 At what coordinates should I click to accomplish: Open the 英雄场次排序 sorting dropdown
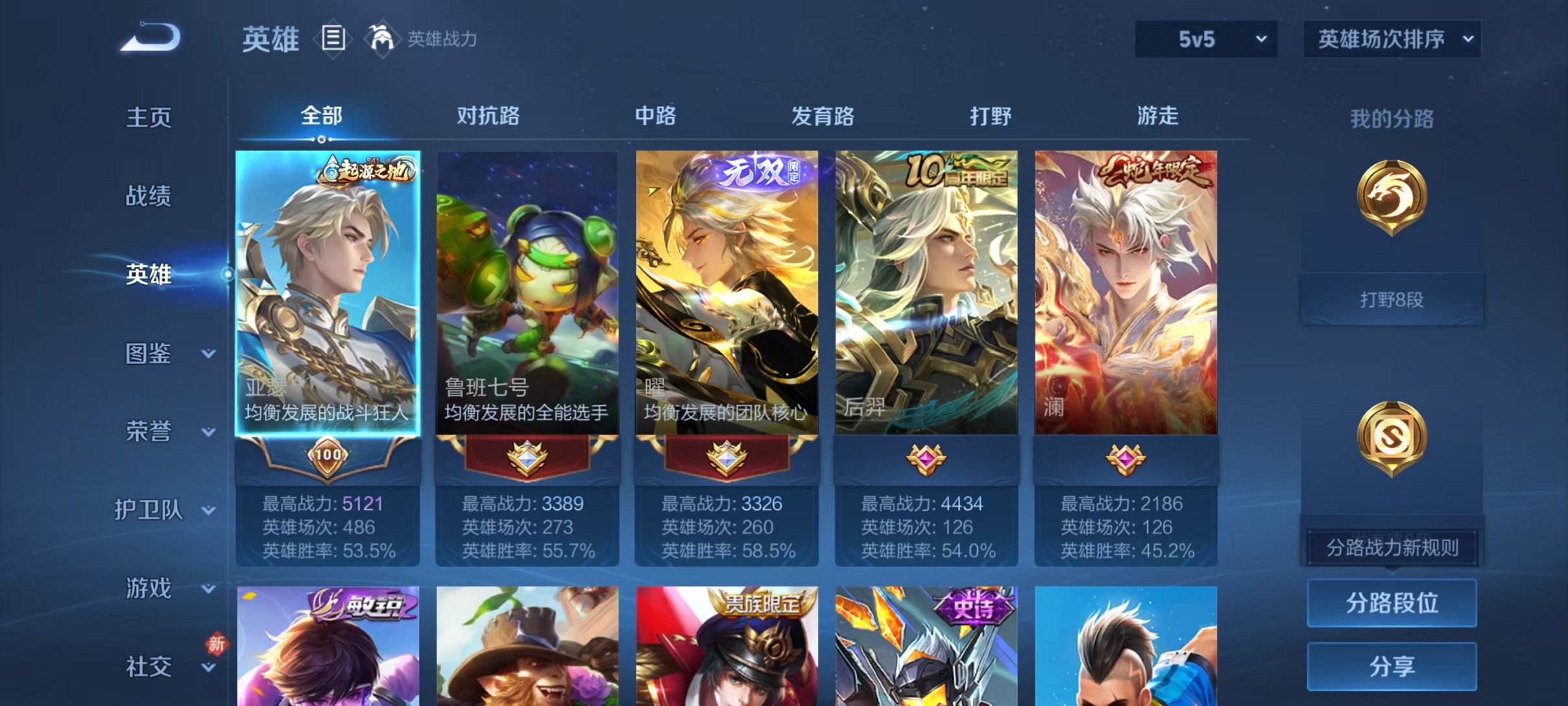[1392, 39]
